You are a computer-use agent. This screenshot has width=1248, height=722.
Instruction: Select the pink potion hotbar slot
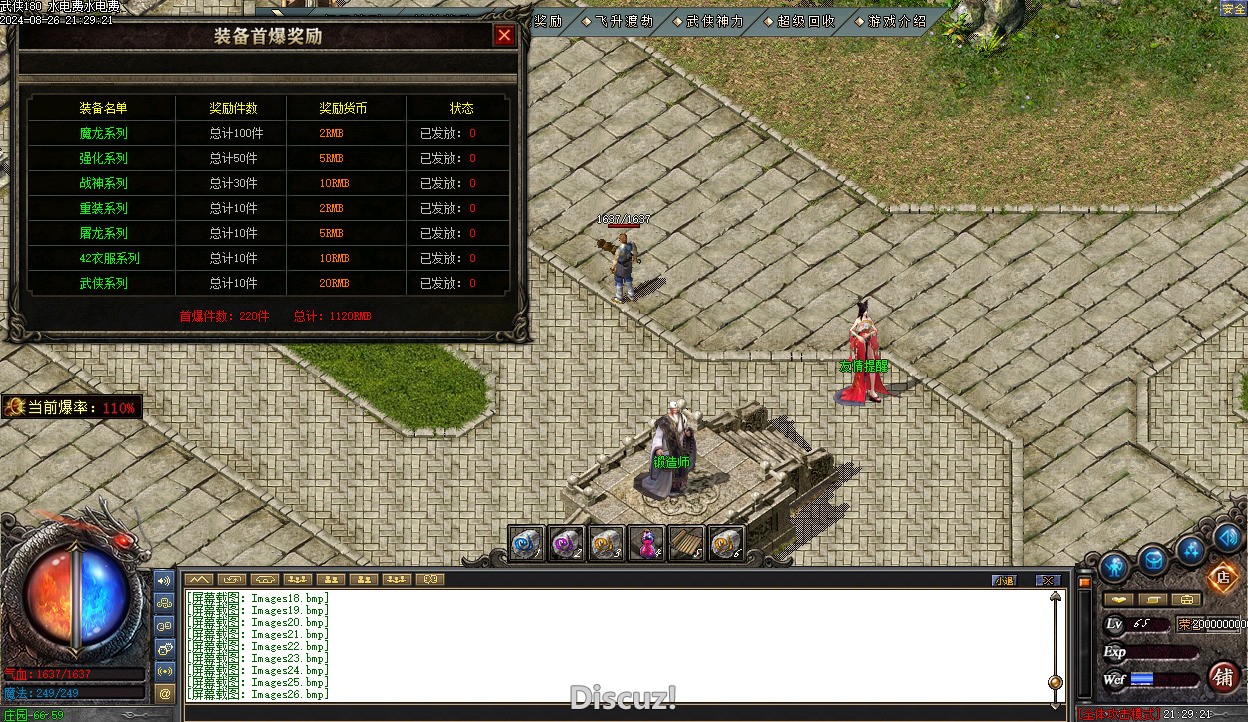tap(647, 543)
